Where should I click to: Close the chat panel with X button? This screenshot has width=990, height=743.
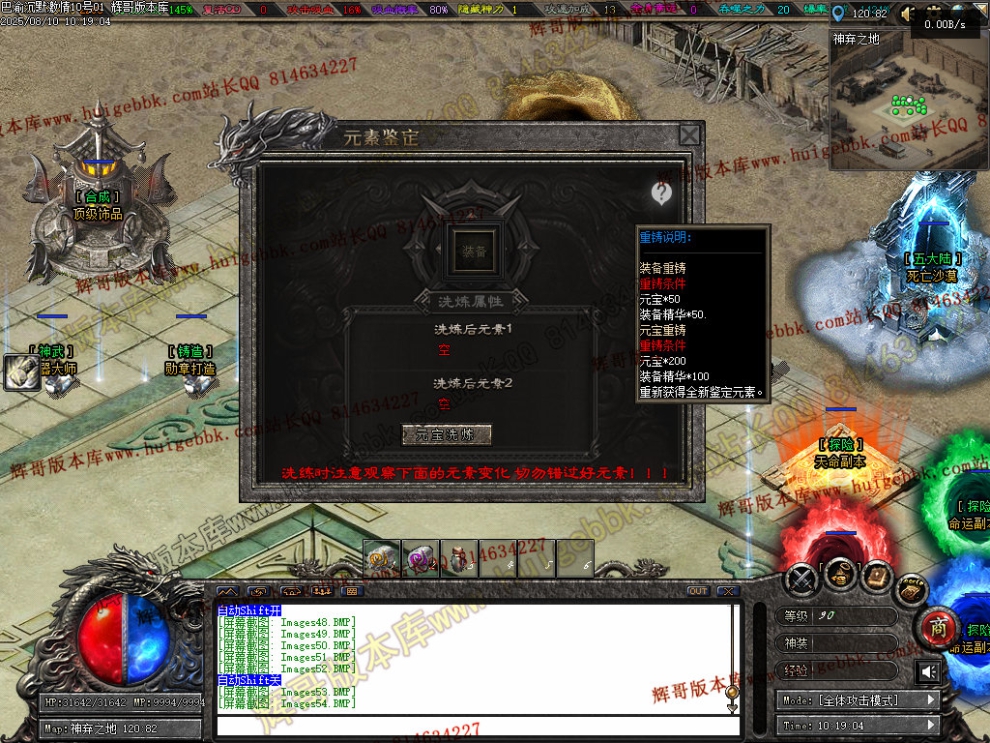pyautogui.click(x=728, y=591)
